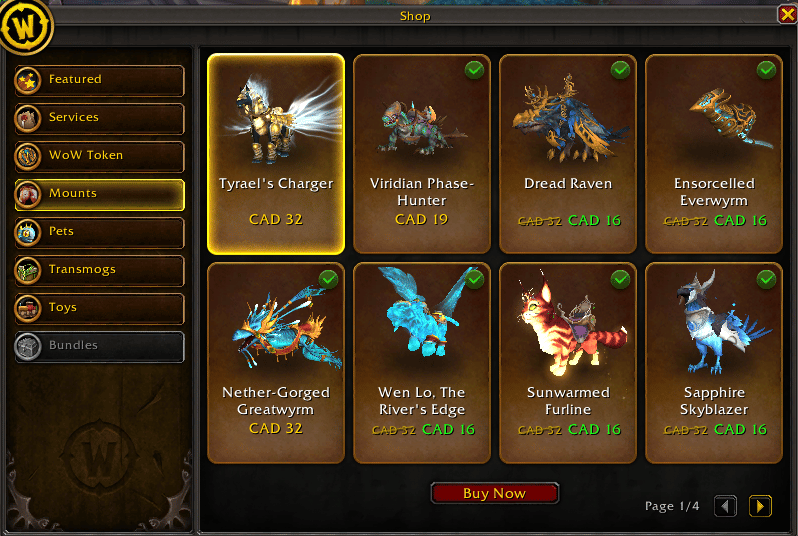Viewport: 798px width, 536px height.
Task: Open the Transmogs category
Action: coord(99,270)
